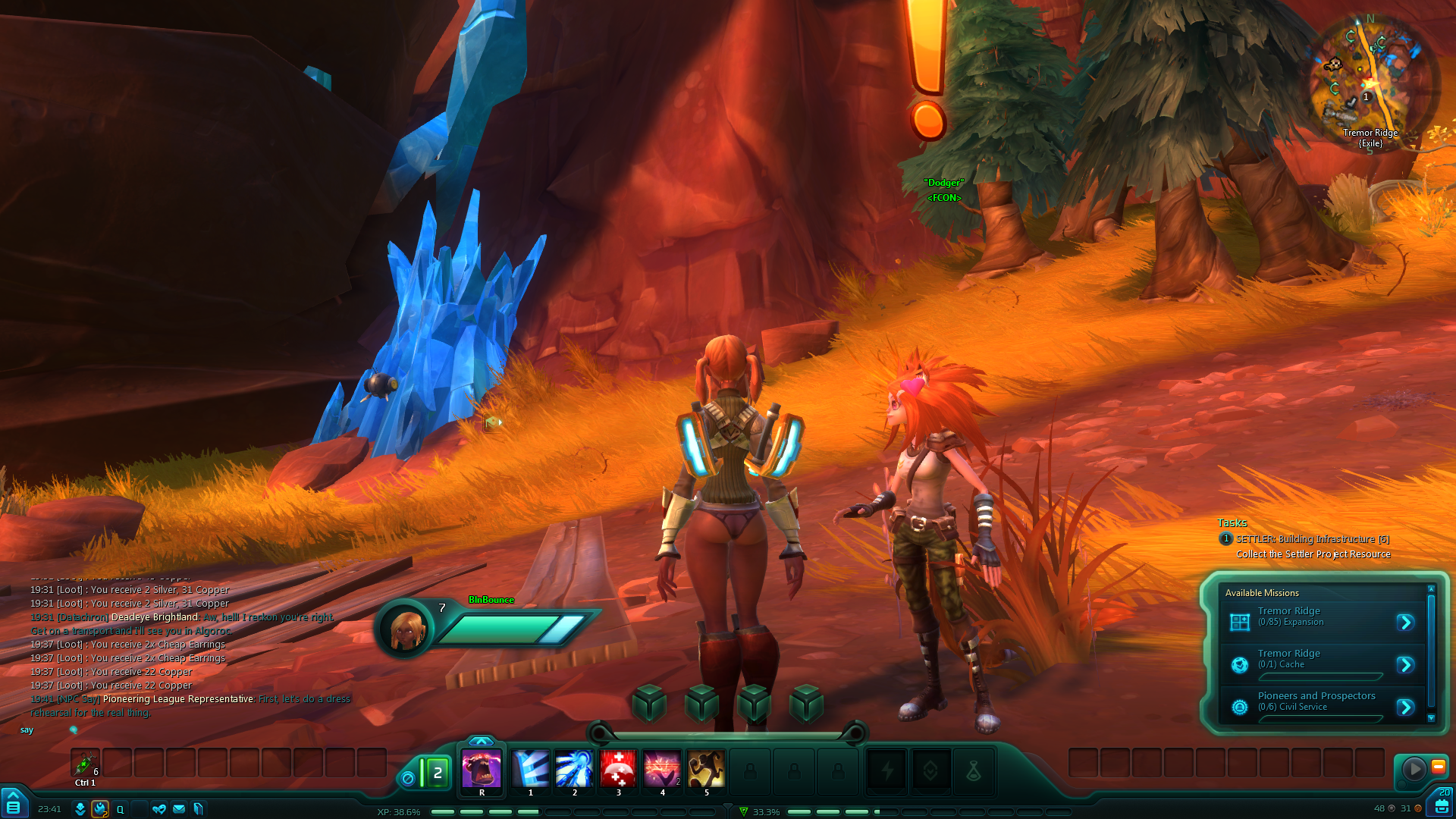Open the main menu in bottom-left corner

(x=13, y=805)
